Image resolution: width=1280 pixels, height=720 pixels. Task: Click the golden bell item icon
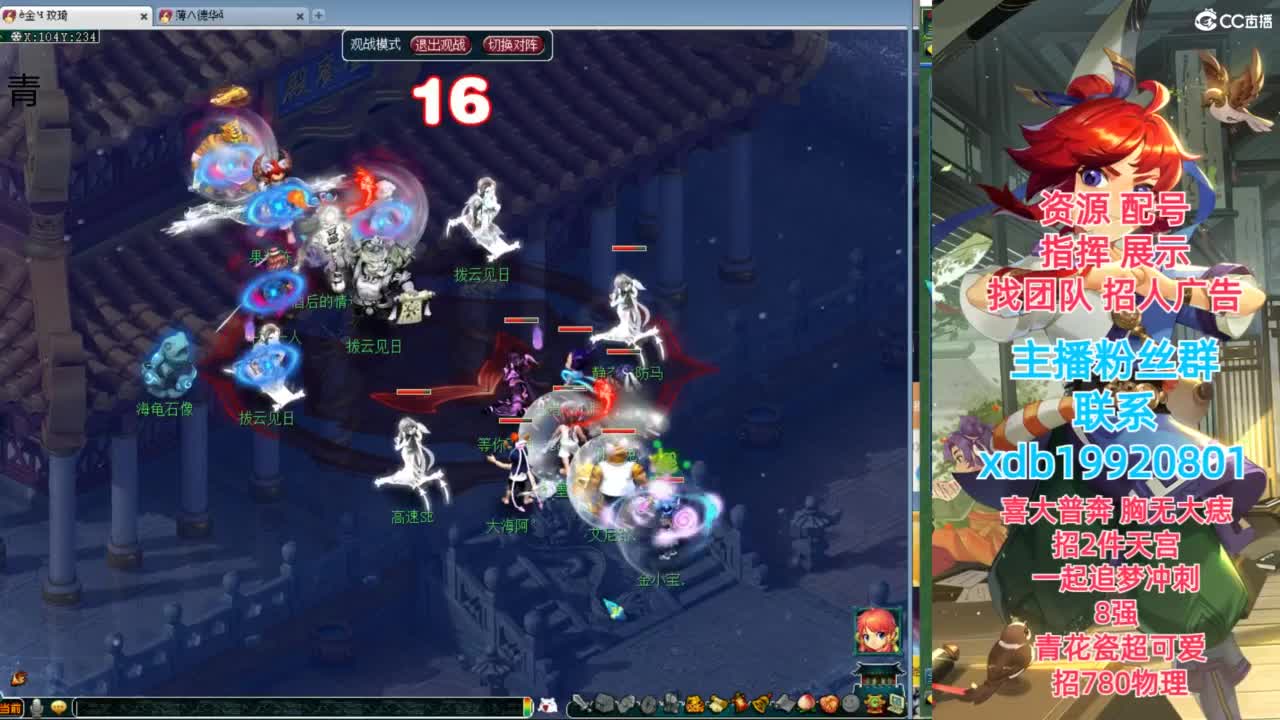pos(759,703)
